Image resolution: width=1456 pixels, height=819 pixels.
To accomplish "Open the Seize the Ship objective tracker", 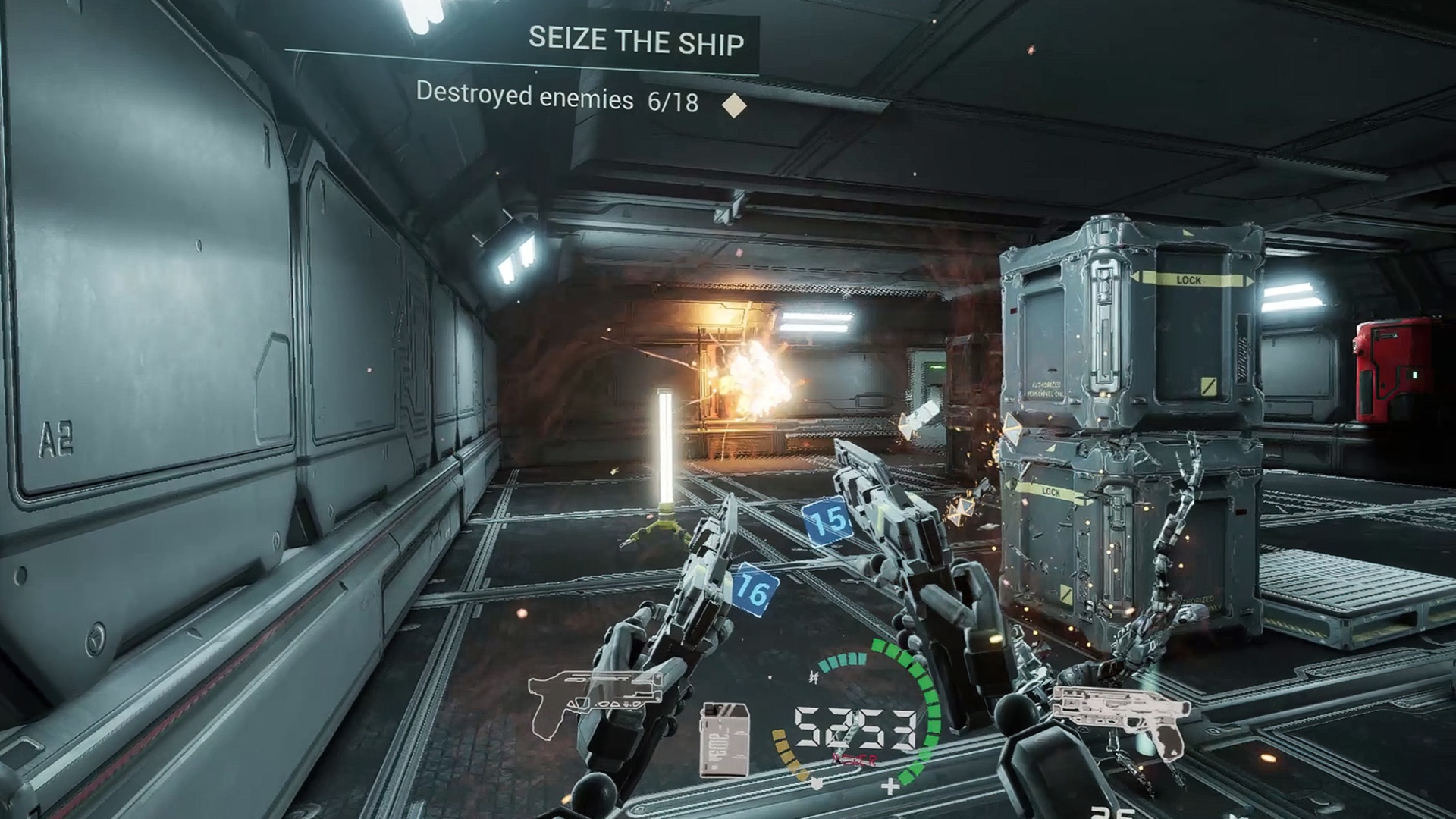I will point(635,40).
